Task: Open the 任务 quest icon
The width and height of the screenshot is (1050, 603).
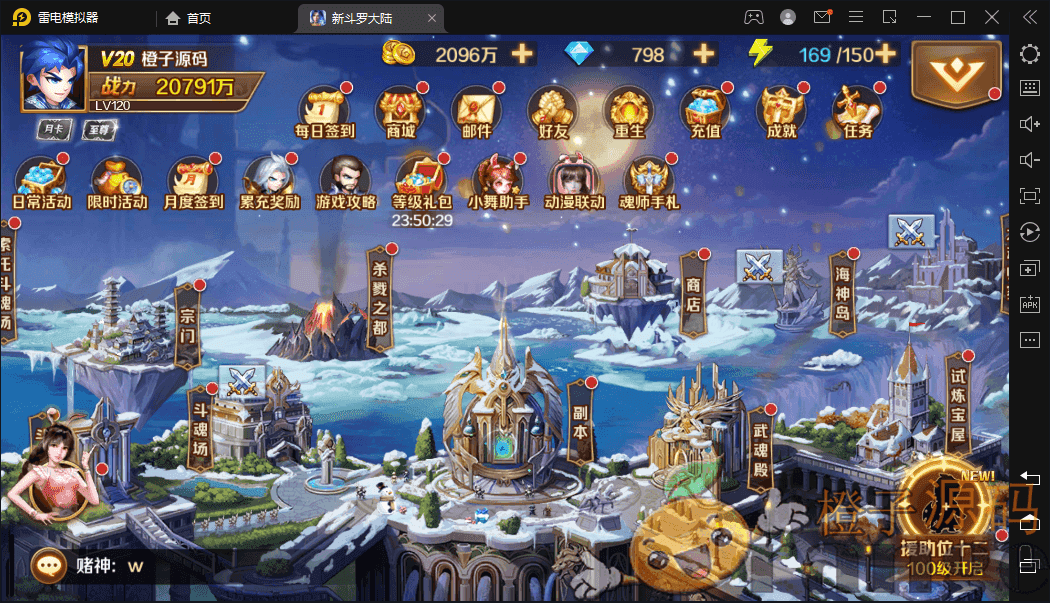Action: [x=857, y=110]
